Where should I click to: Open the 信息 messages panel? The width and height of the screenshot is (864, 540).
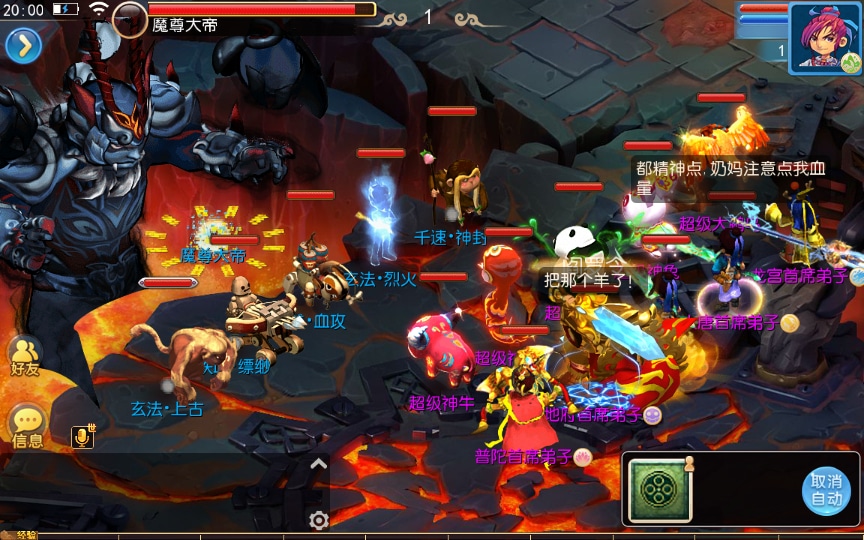point(27,427)
